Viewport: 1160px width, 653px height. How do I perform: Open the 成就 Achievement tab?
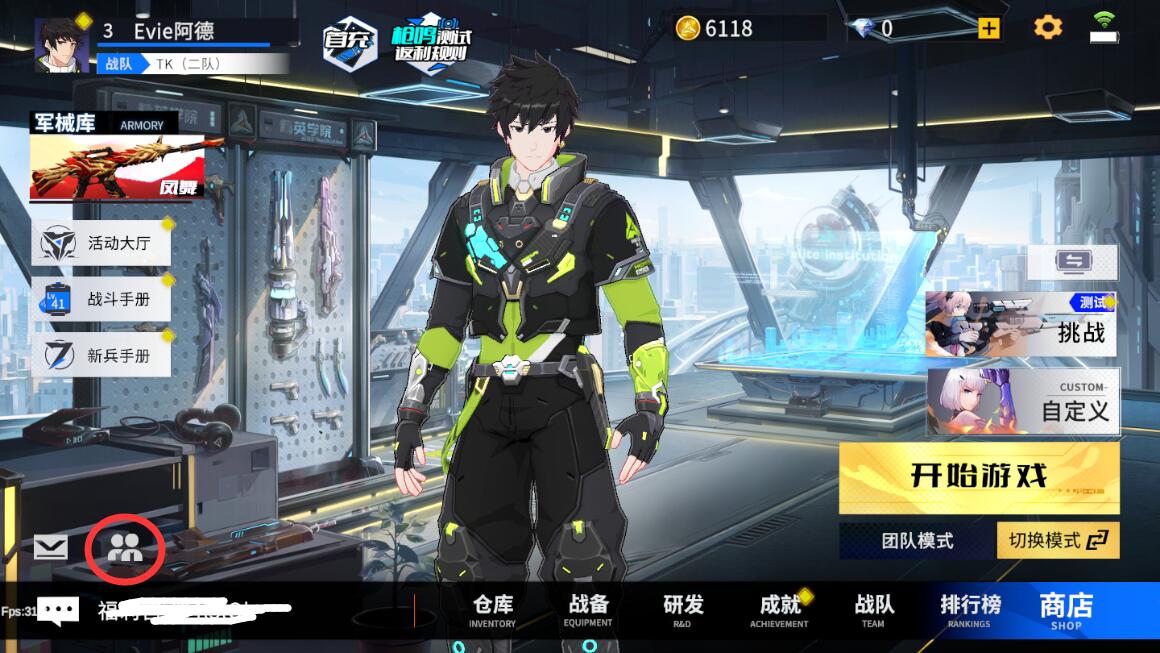[779, 610]
